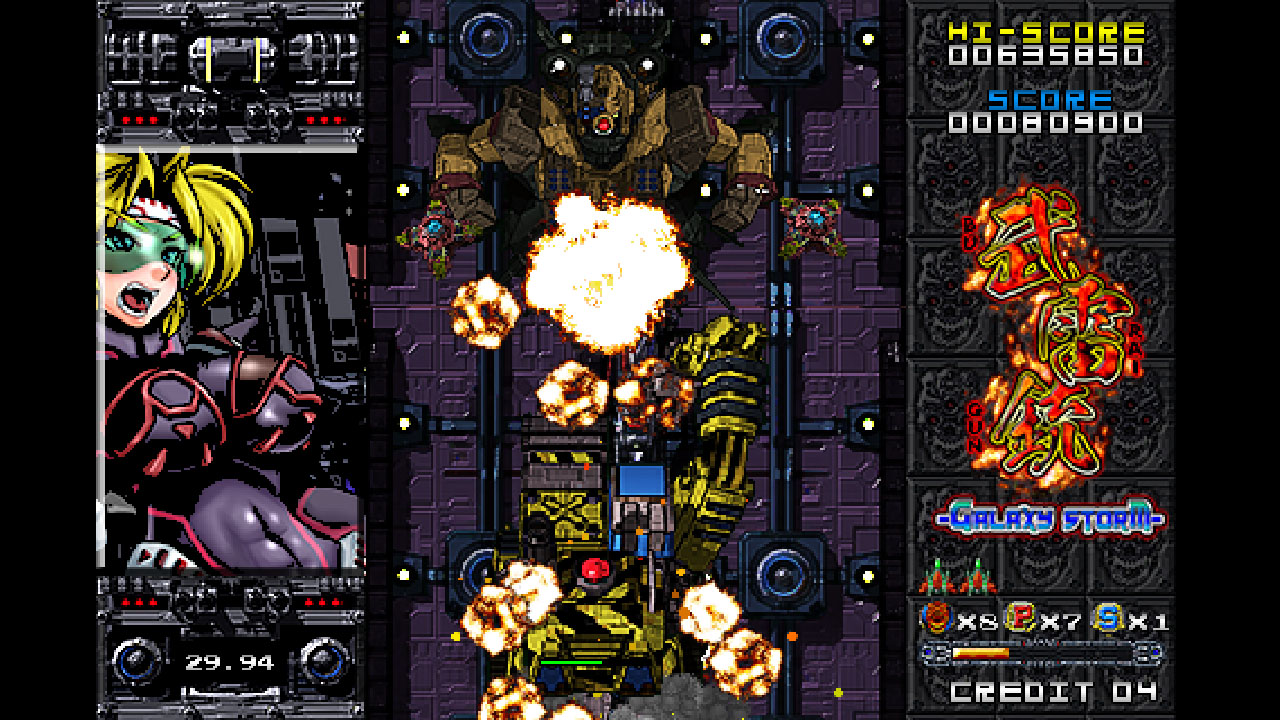Click the red bomb stock icon
The image size is (1280, 720).
point(937,619)
